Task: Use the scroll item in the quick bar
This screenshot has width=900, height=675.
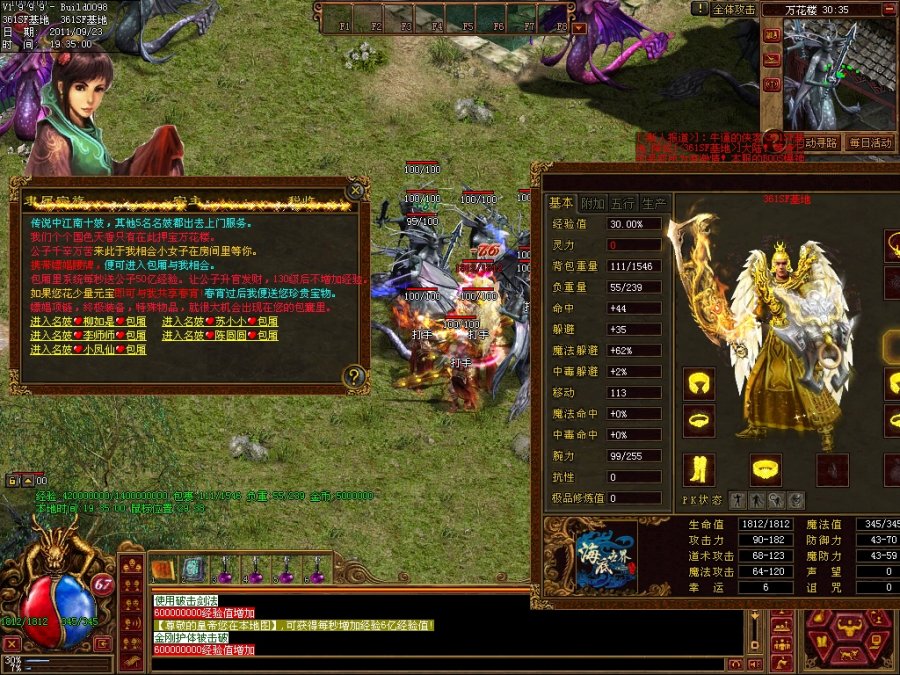Action: (x=164, y=570)
